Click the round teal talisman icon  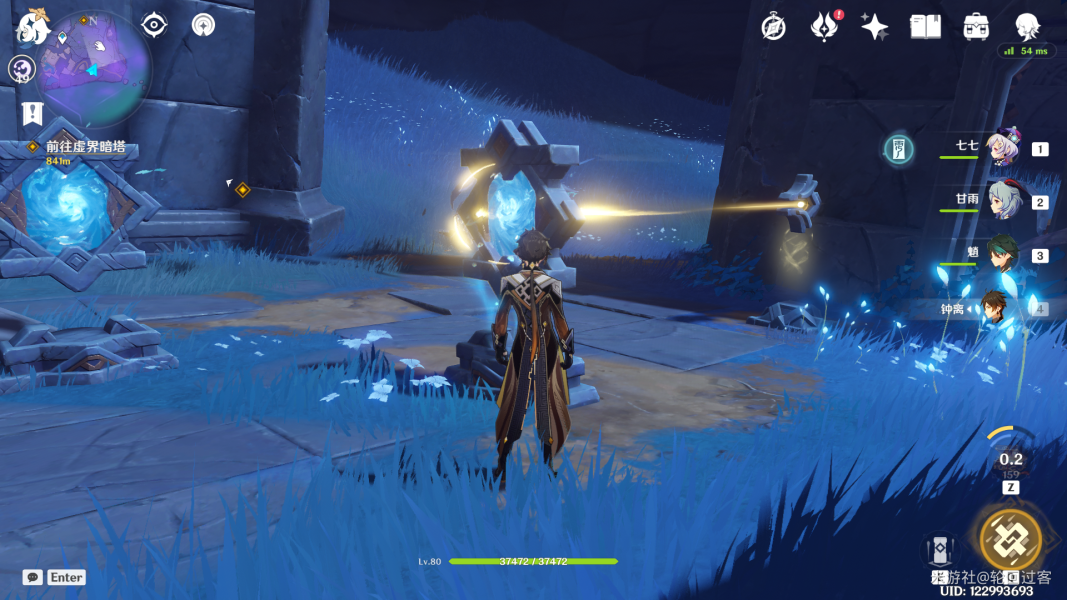point(899,150)
